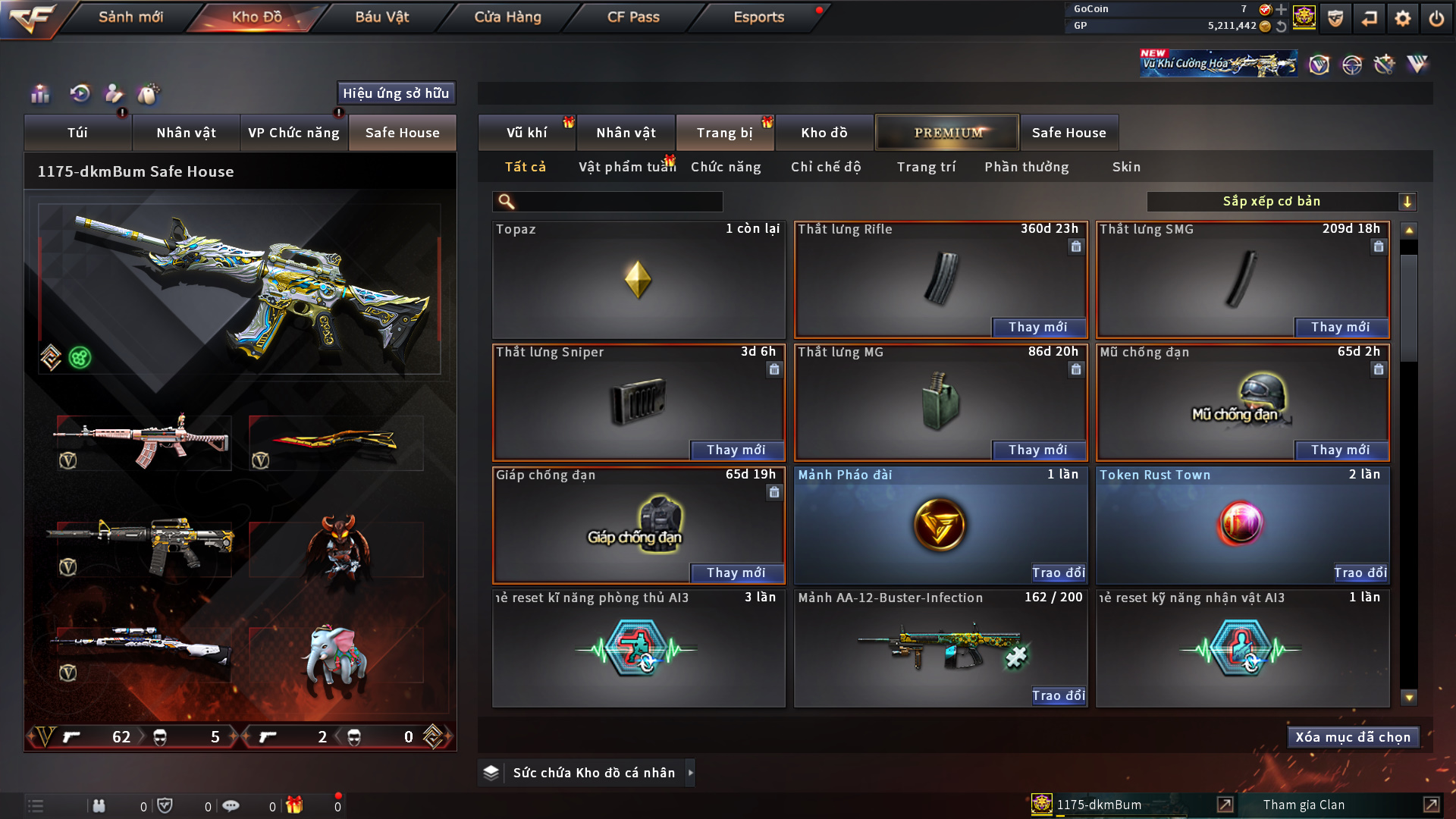This screenshot has height=819, width=1456.
Task: Go to the Báu Vật menu
Action: [x=381, y=17]
